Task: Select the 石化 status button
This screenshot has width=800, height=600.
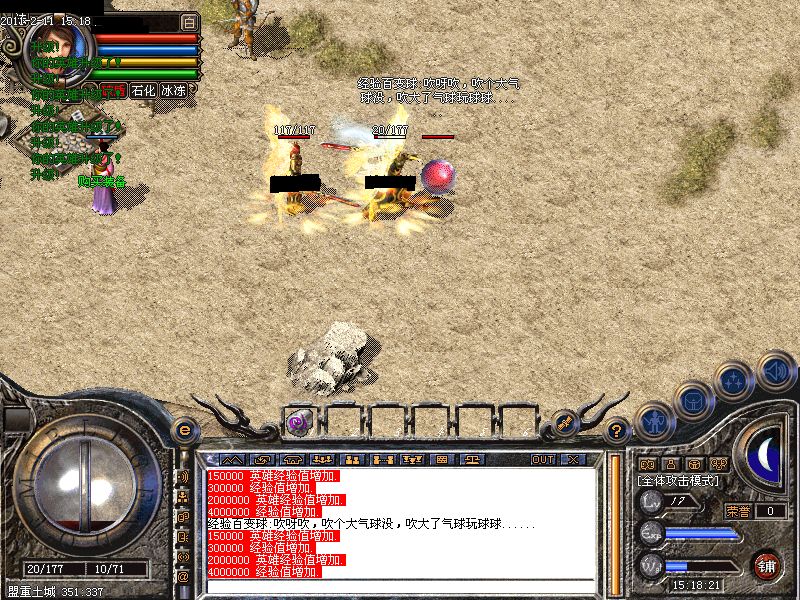Action: [143, 90]
